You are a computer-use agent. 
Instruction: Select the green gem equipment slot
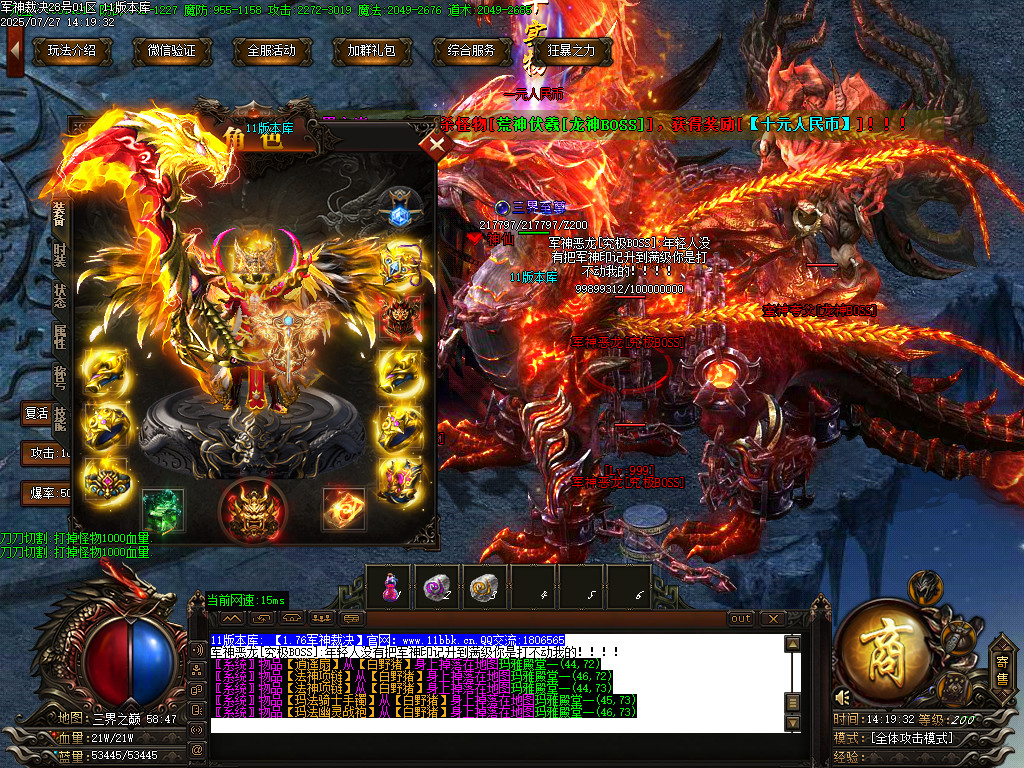pyautogui.click(x=162, y=508)
